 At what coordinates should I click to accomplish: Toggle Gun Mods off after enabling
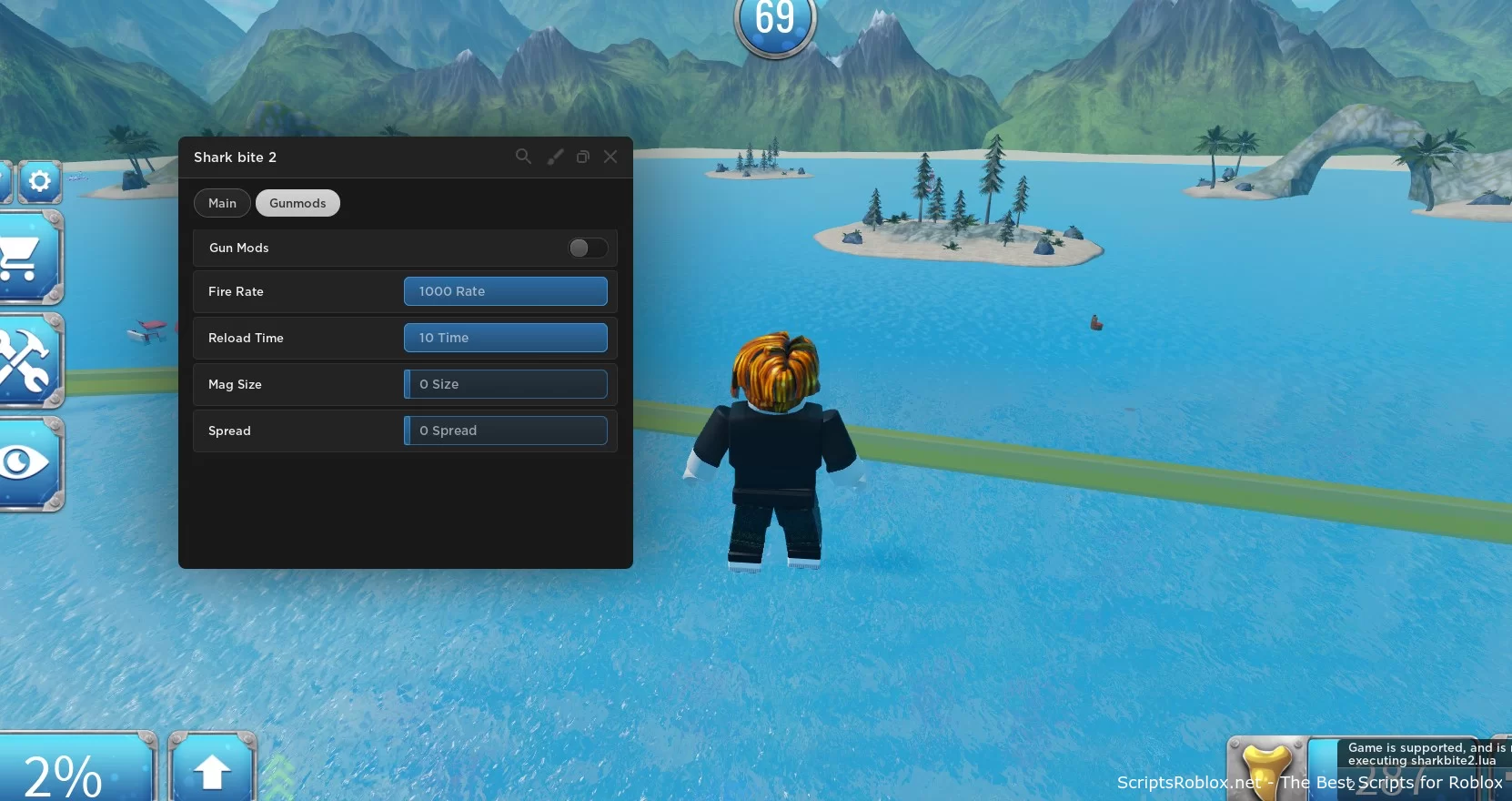tap(588, 248)
